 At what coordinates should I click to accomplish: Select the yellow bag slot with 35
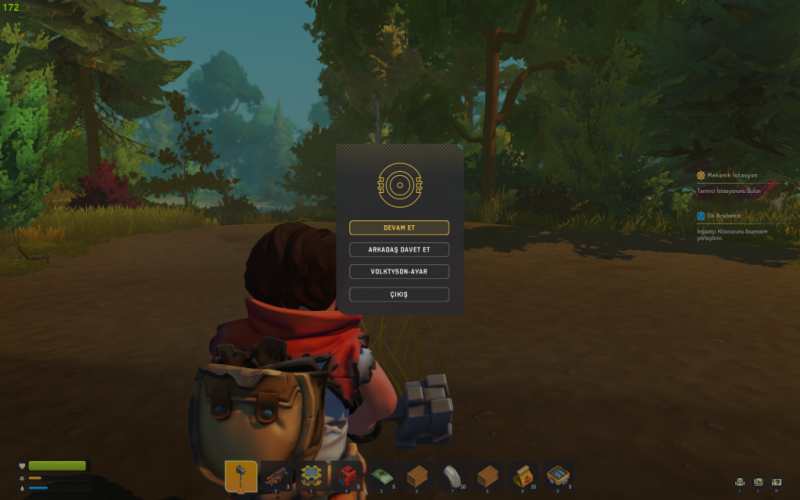(522, 476)
